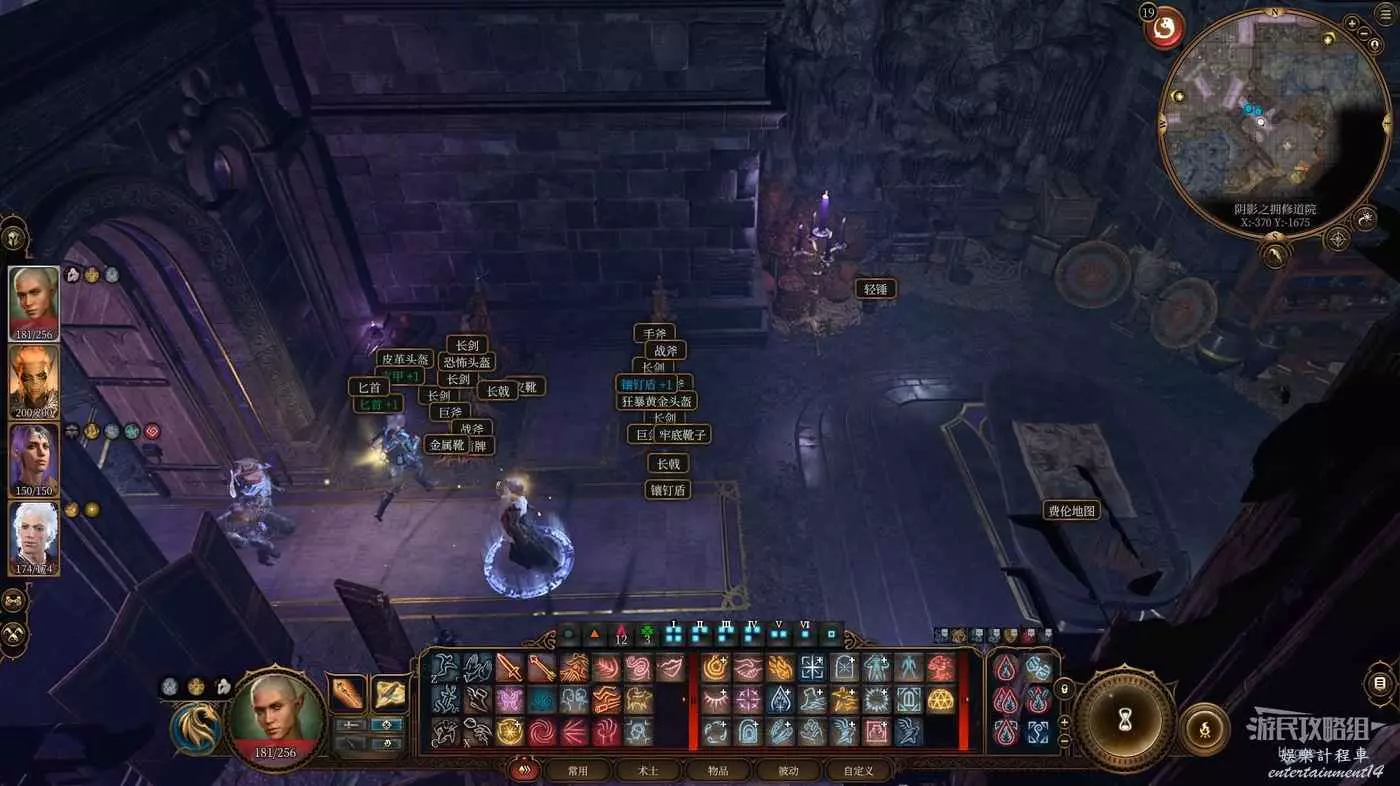Screen dimensions: 1400x786
Task: Choose the purple-haired companion portrait
Action: pyautogui.click(x=34, y=459)
